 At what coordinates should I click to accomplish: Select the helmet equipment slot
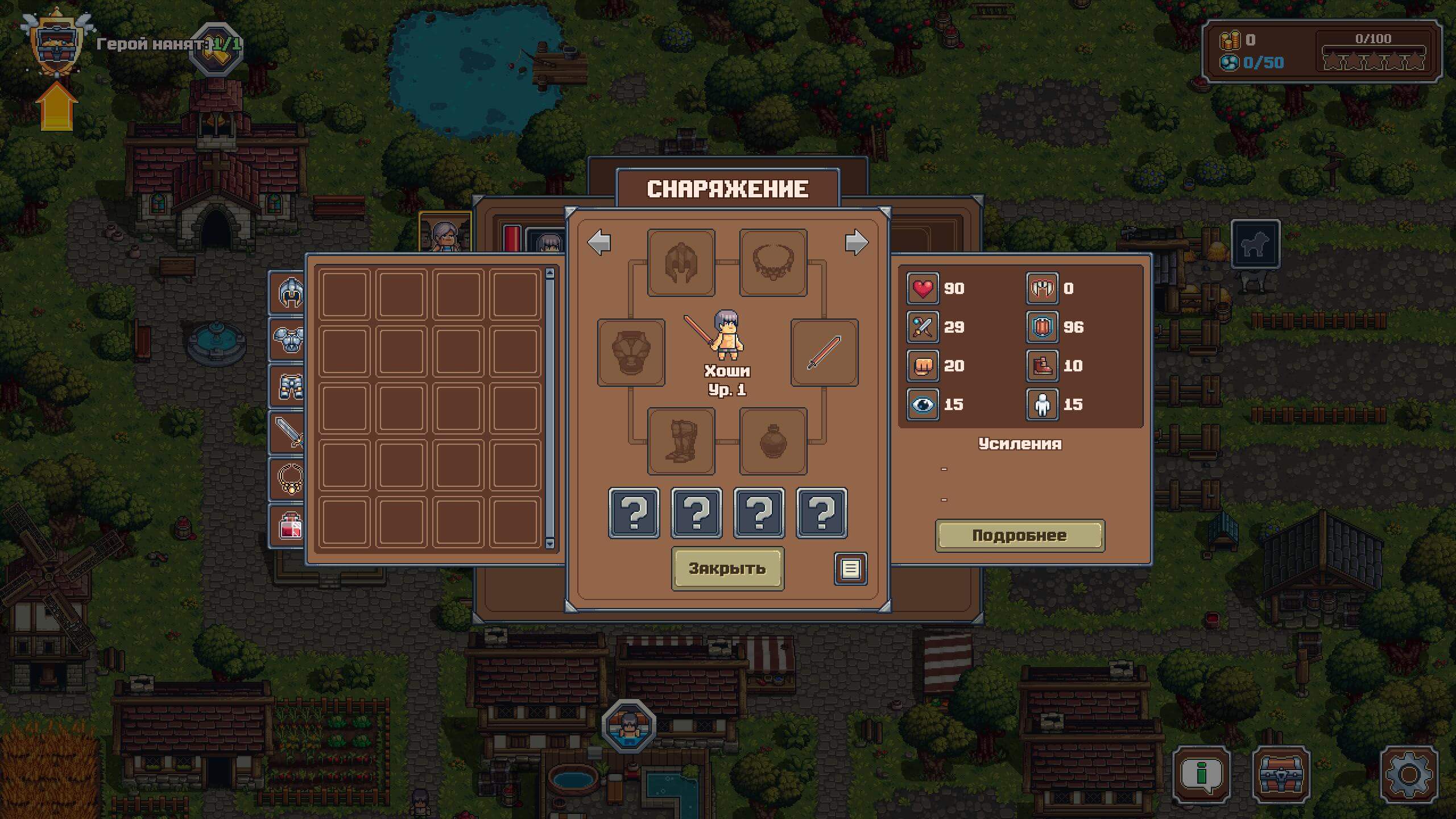pyautogui.click(x=681, y=263)
